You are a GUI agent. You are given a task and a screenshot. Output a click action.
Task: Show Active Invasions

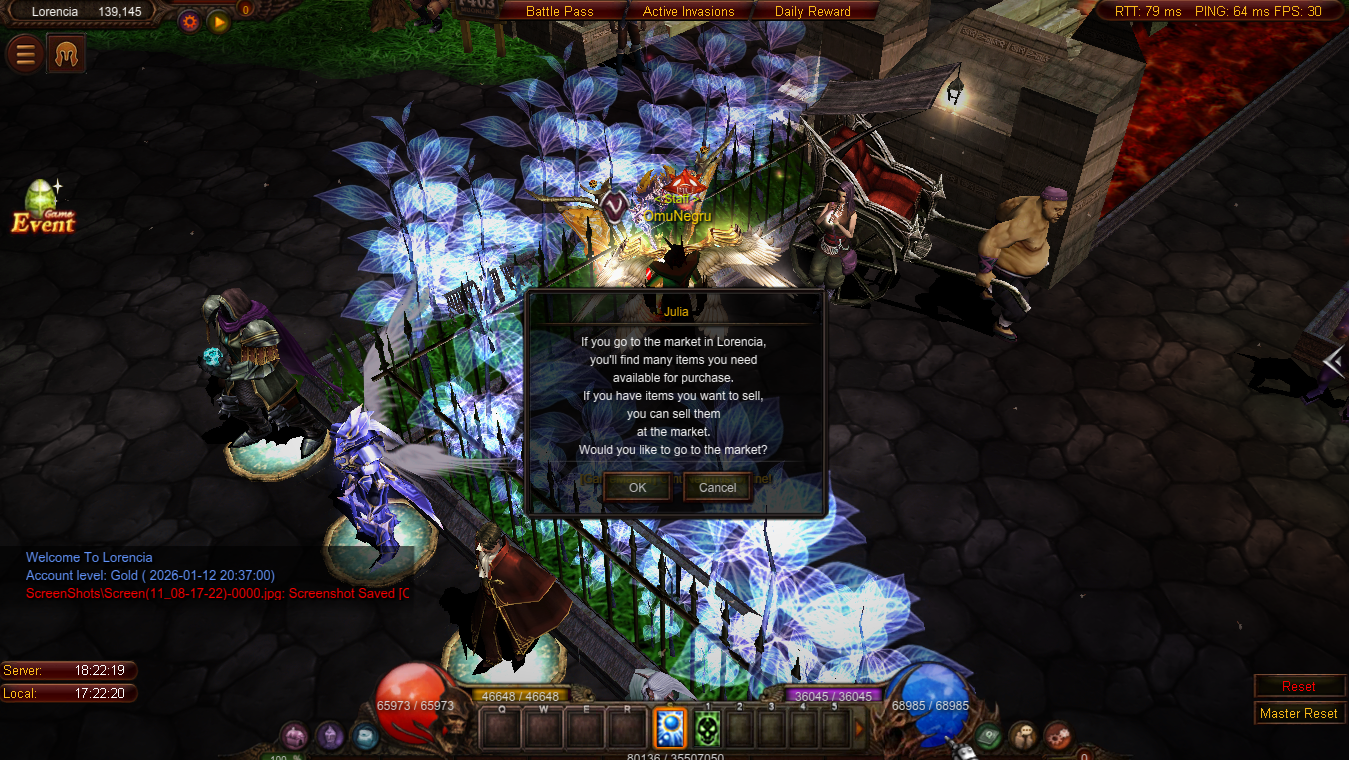[x=688, y=11]
